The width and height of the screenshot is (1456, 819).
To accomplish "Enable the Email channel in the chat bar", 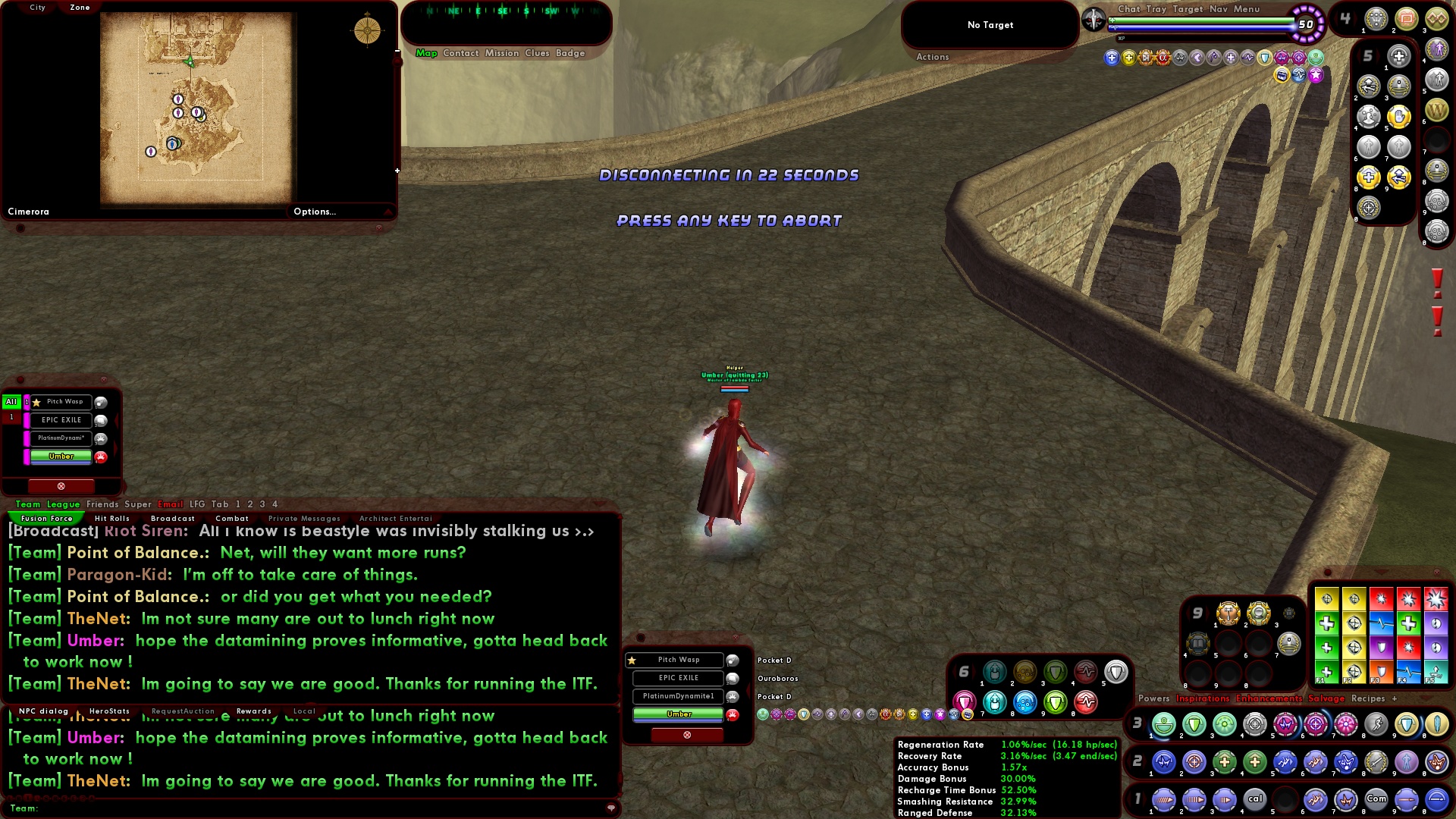I will [172, 504].
